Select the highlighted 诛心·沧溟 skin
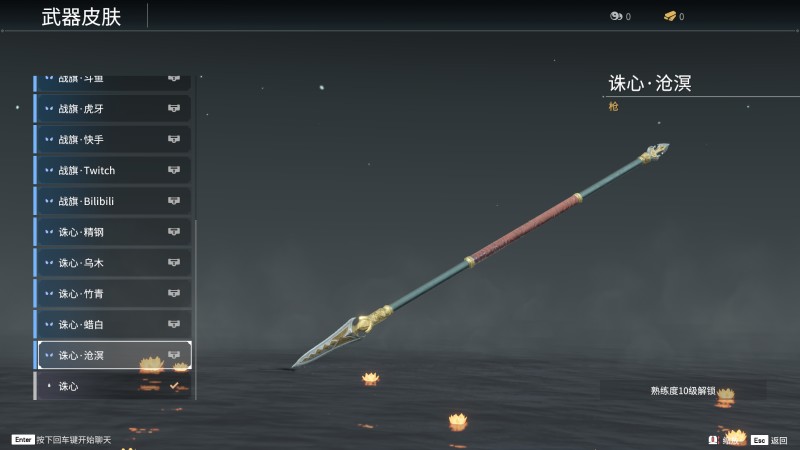Viewport: 800px width, 450px height. [x=113, y=355]
